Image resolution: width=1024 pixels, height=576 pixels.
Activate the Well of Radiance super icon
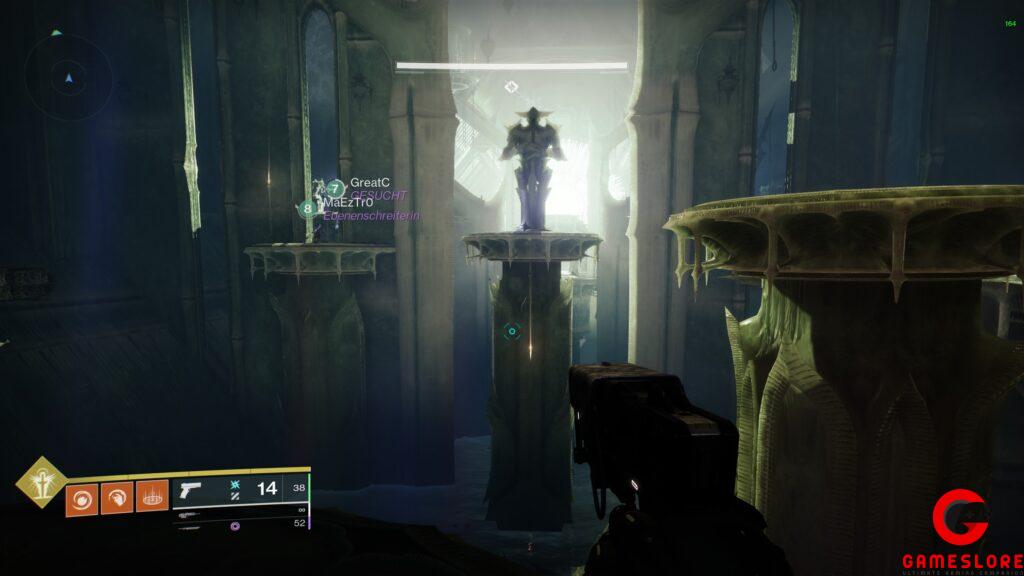pyautogui.click(x=42, y=483)
